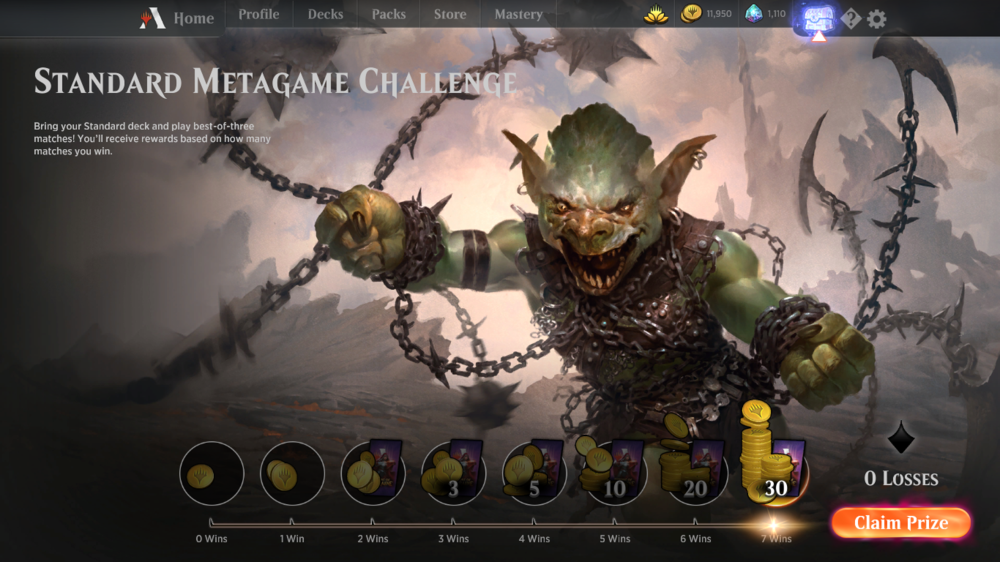Open the glowing treasure chest rewards icon
The image size is (1000, 562).
(818, 19)
